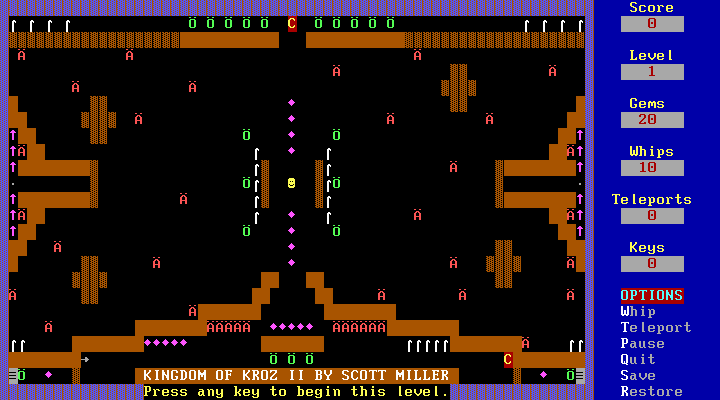This screenshot has width=720, height=400.
Task: Choose Teleport from the options list
Action: [x=655, y=327]
